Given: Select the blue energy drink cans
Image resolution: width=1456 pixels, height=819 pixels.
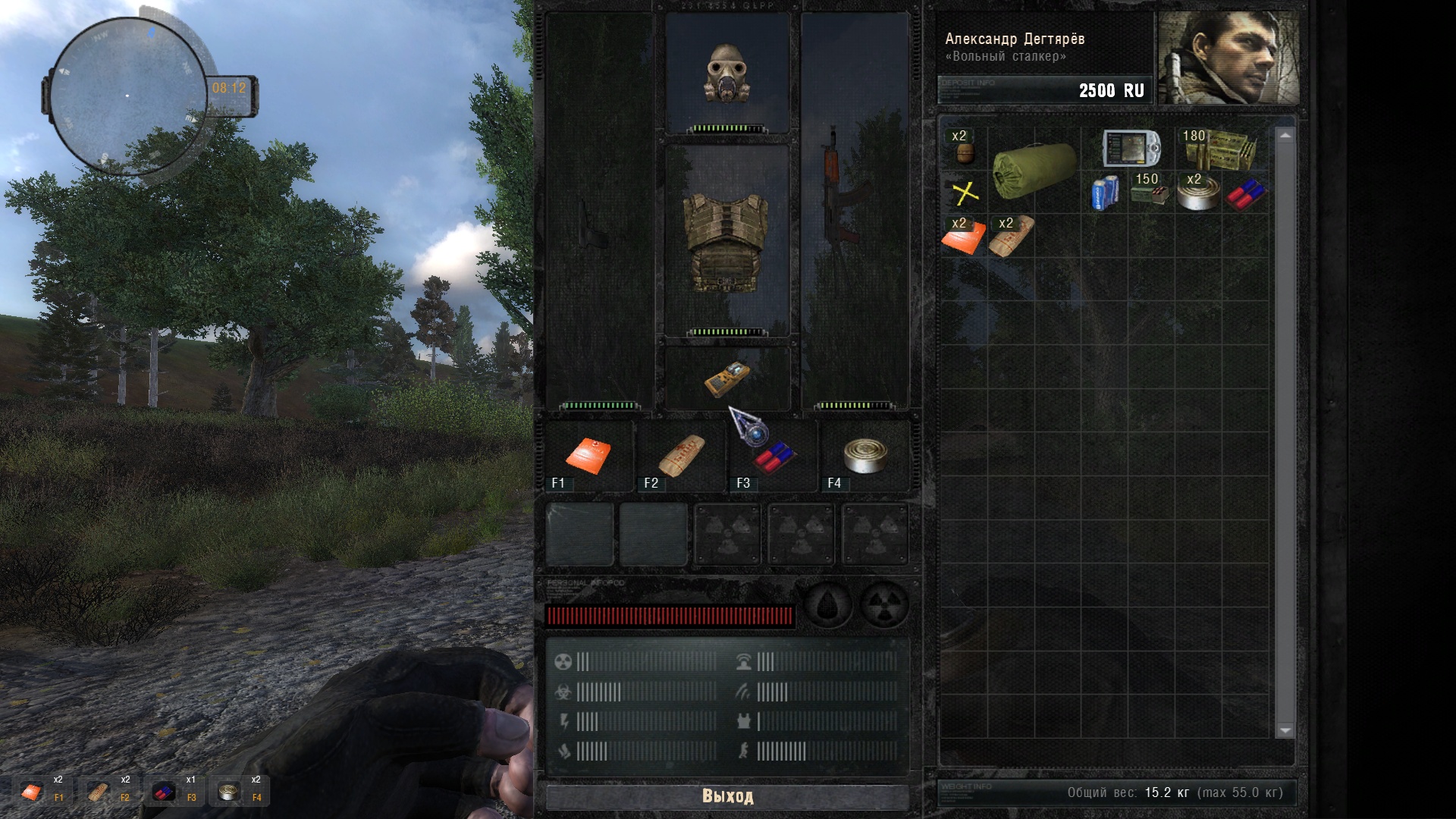Looking at the screenshot, I should [x=1104, y=193].
